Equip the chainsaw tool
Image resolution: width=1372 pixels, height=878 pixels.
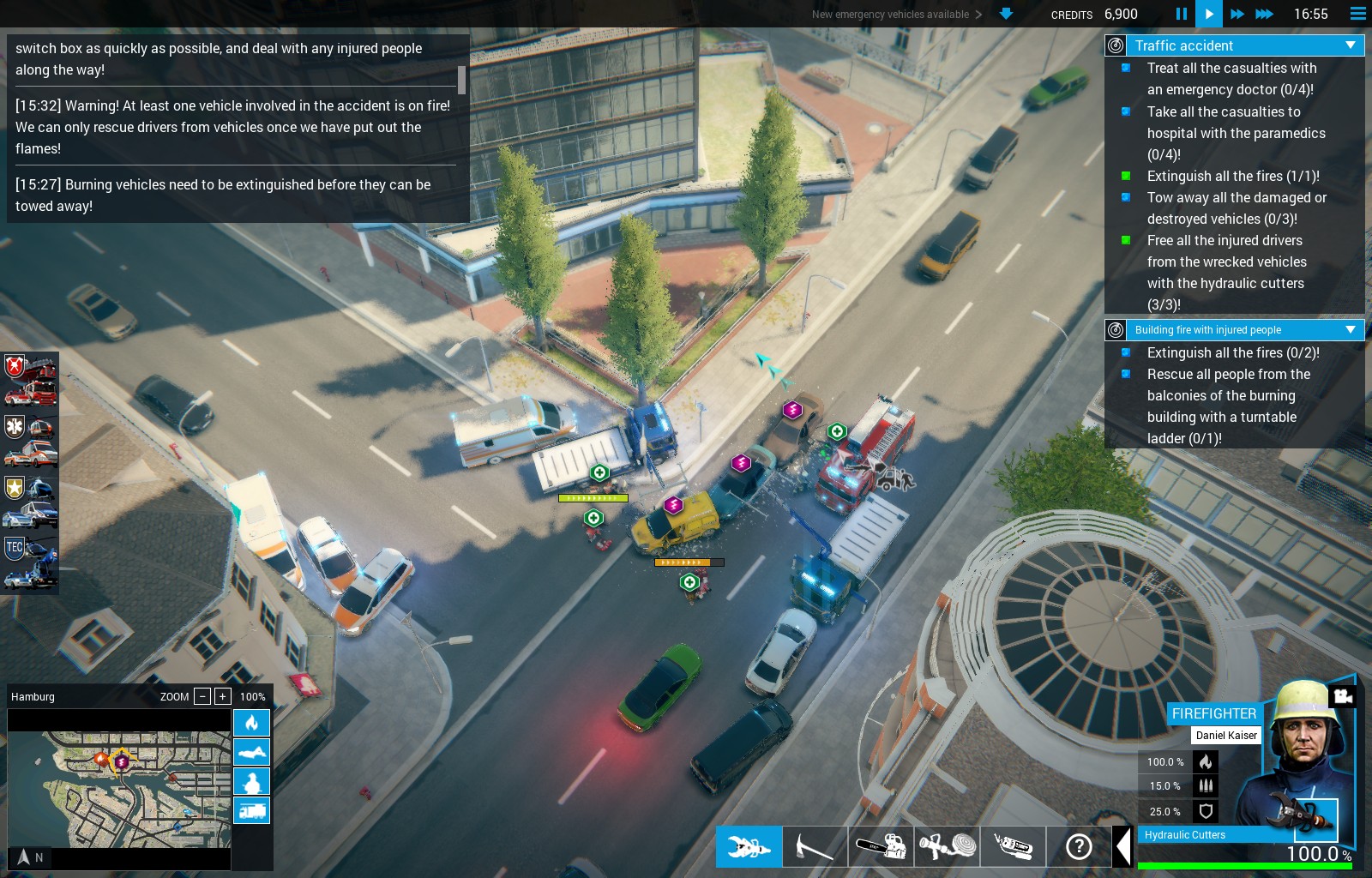tap(881, 847)
